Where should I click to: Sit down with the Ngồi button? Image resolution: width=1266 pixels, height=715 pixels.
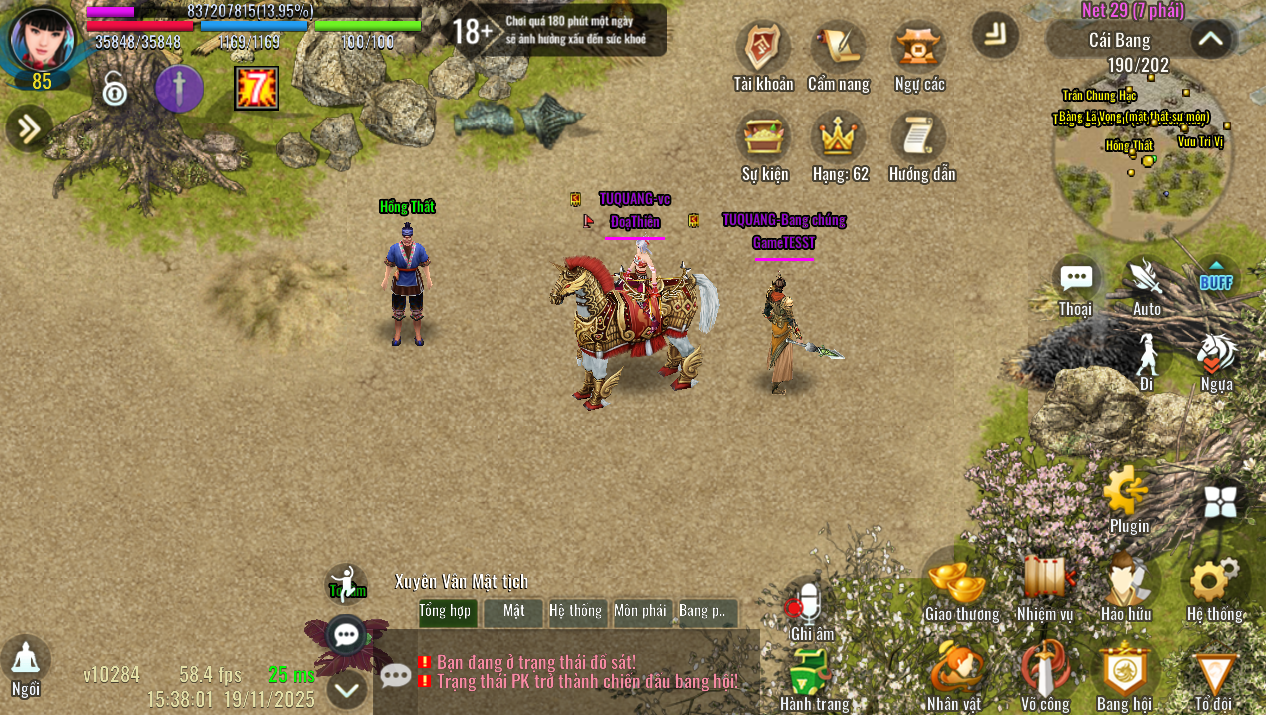coord(26,660)
